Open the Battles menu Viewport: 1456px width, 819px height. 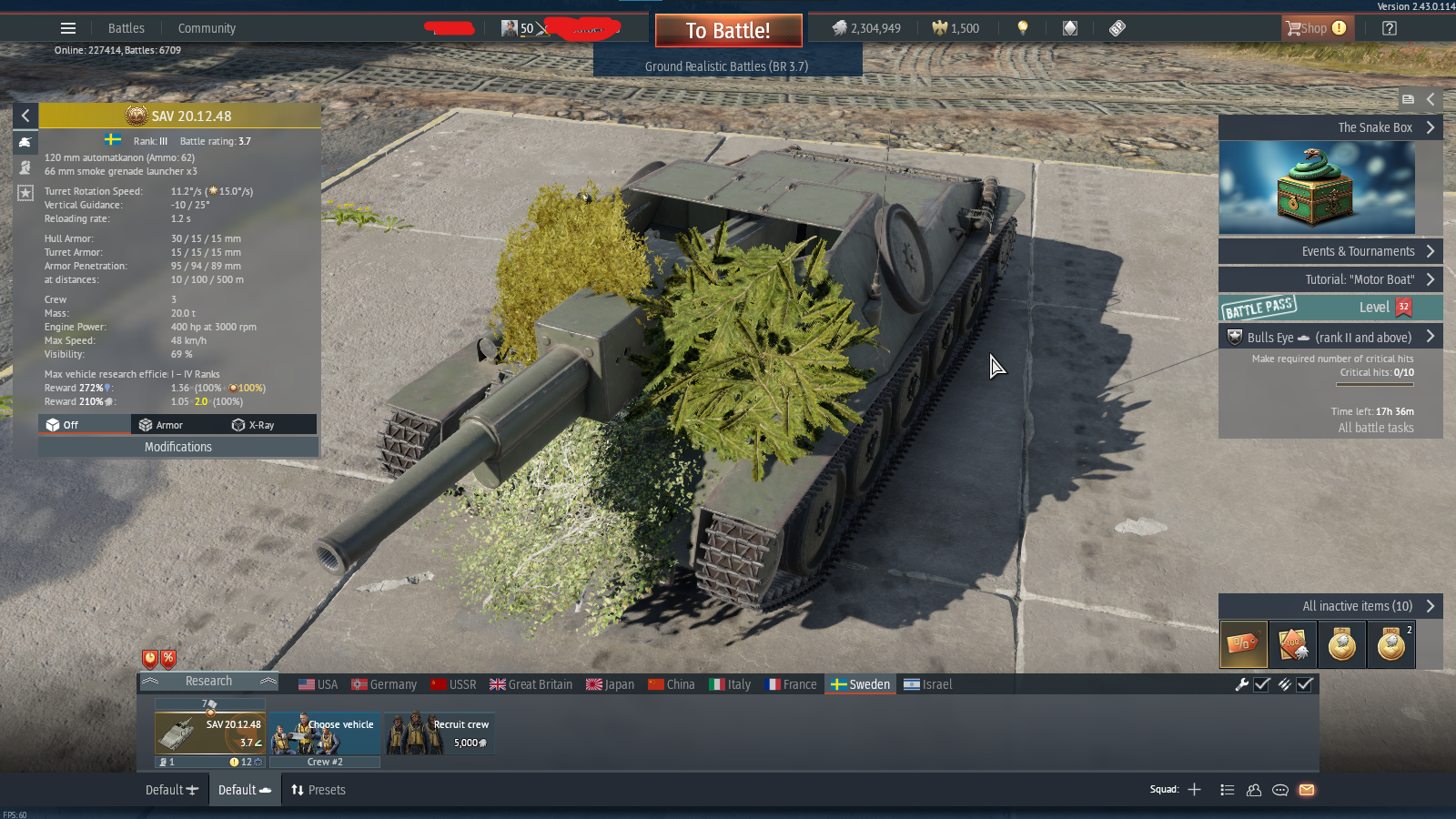(x=126, y=28)
